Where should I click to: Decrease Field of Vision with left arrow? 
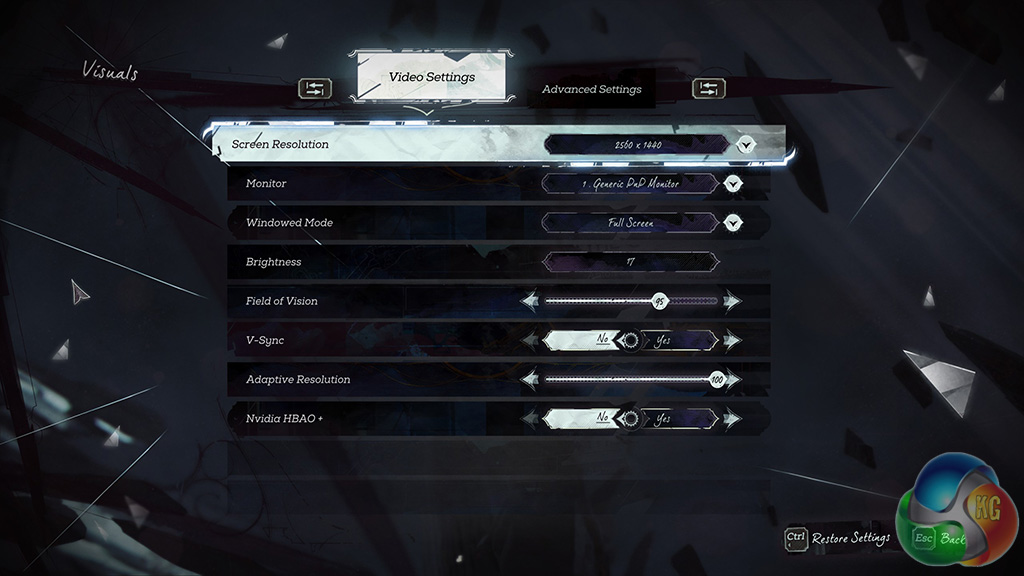coord(530,301)
